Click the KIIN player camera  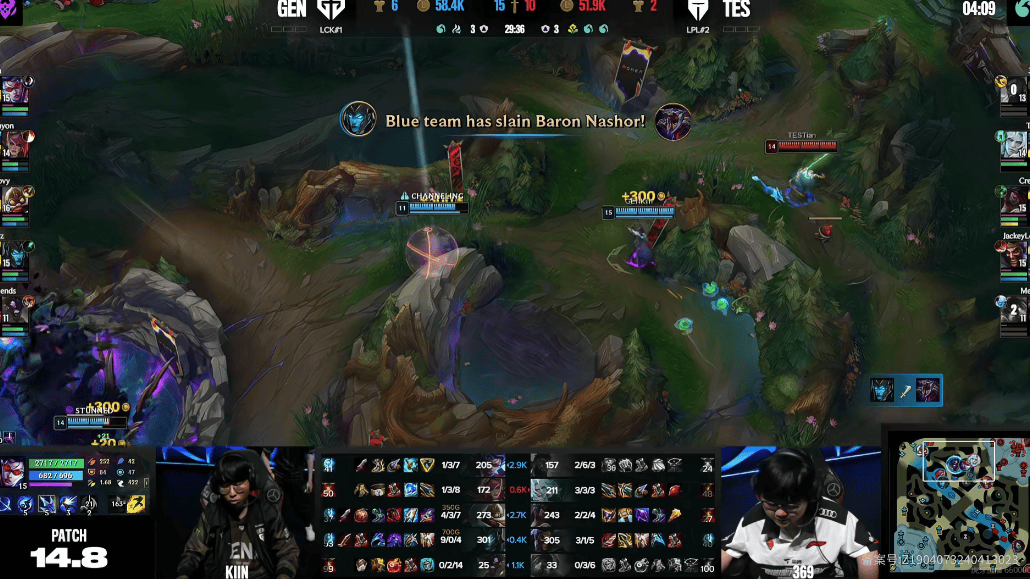pyautogui.click(x=237, y=511)
